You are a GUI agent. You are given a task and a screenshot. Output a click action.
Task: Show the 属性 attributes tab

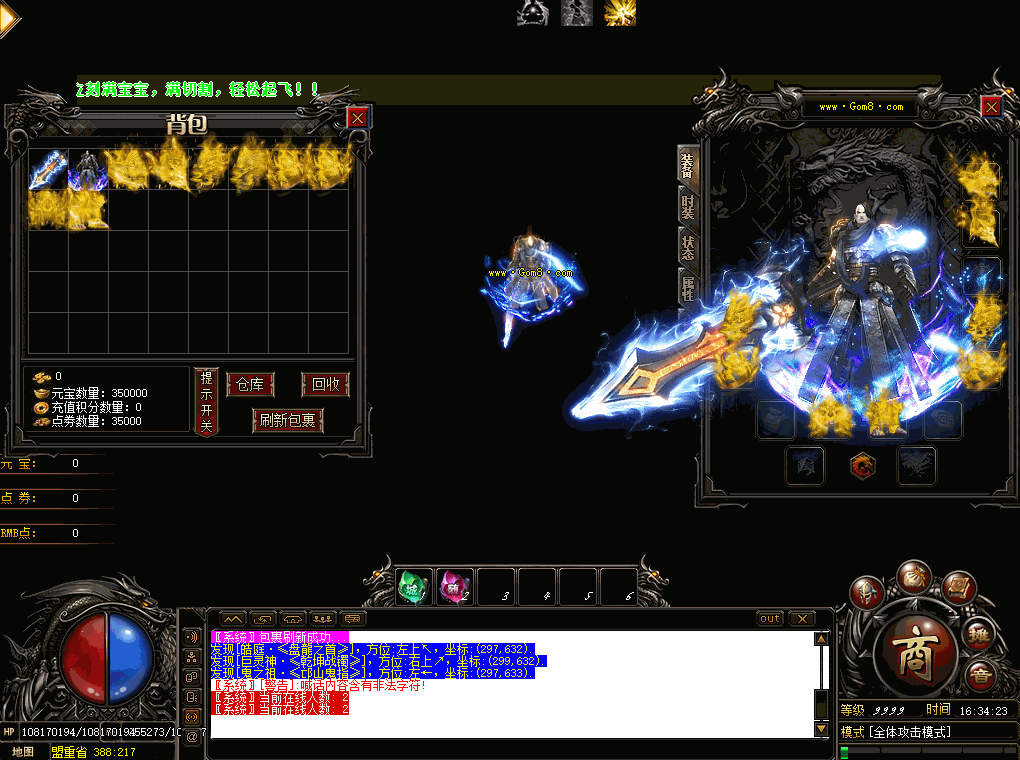pyautogui.click(x=688, y=290)
